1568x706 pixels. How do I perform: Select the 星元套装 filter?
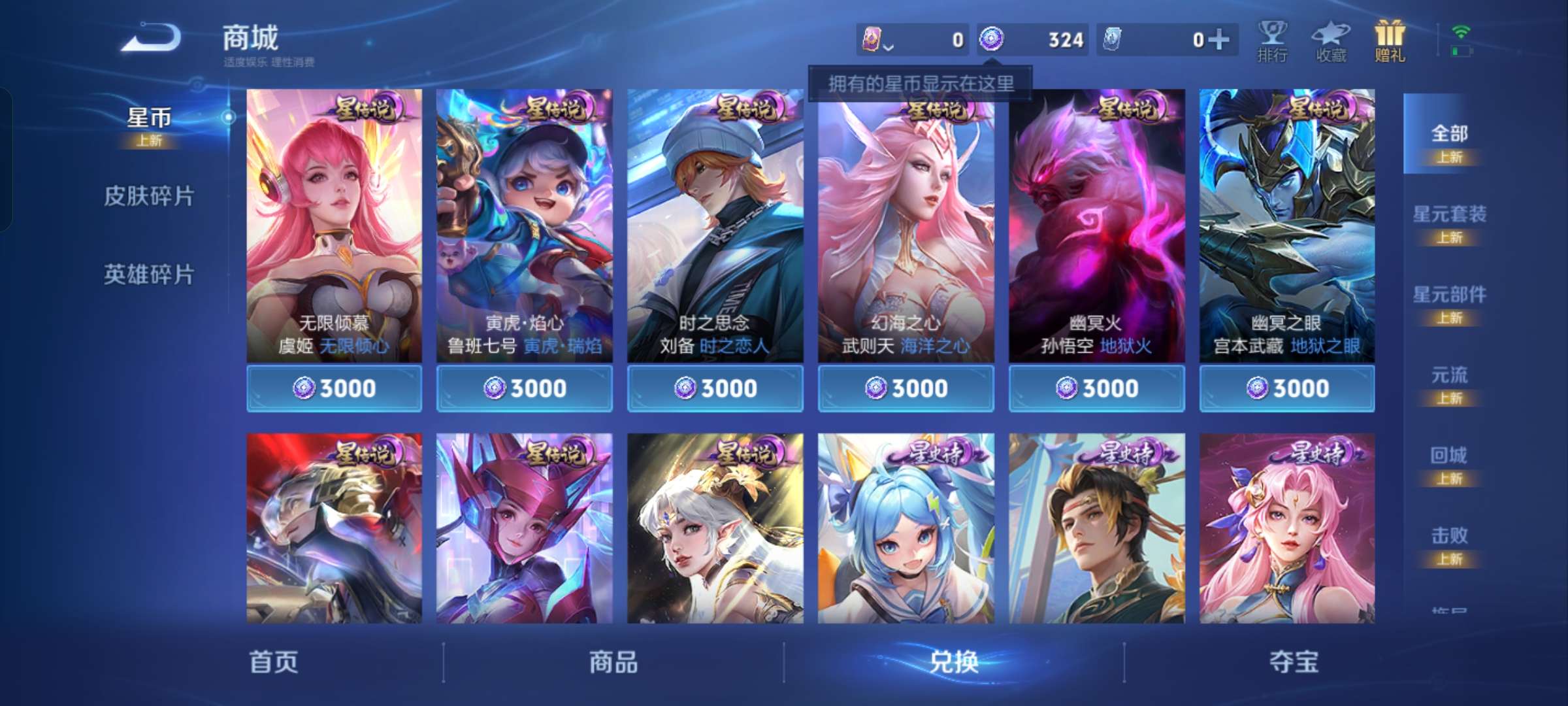[1452, 216]
